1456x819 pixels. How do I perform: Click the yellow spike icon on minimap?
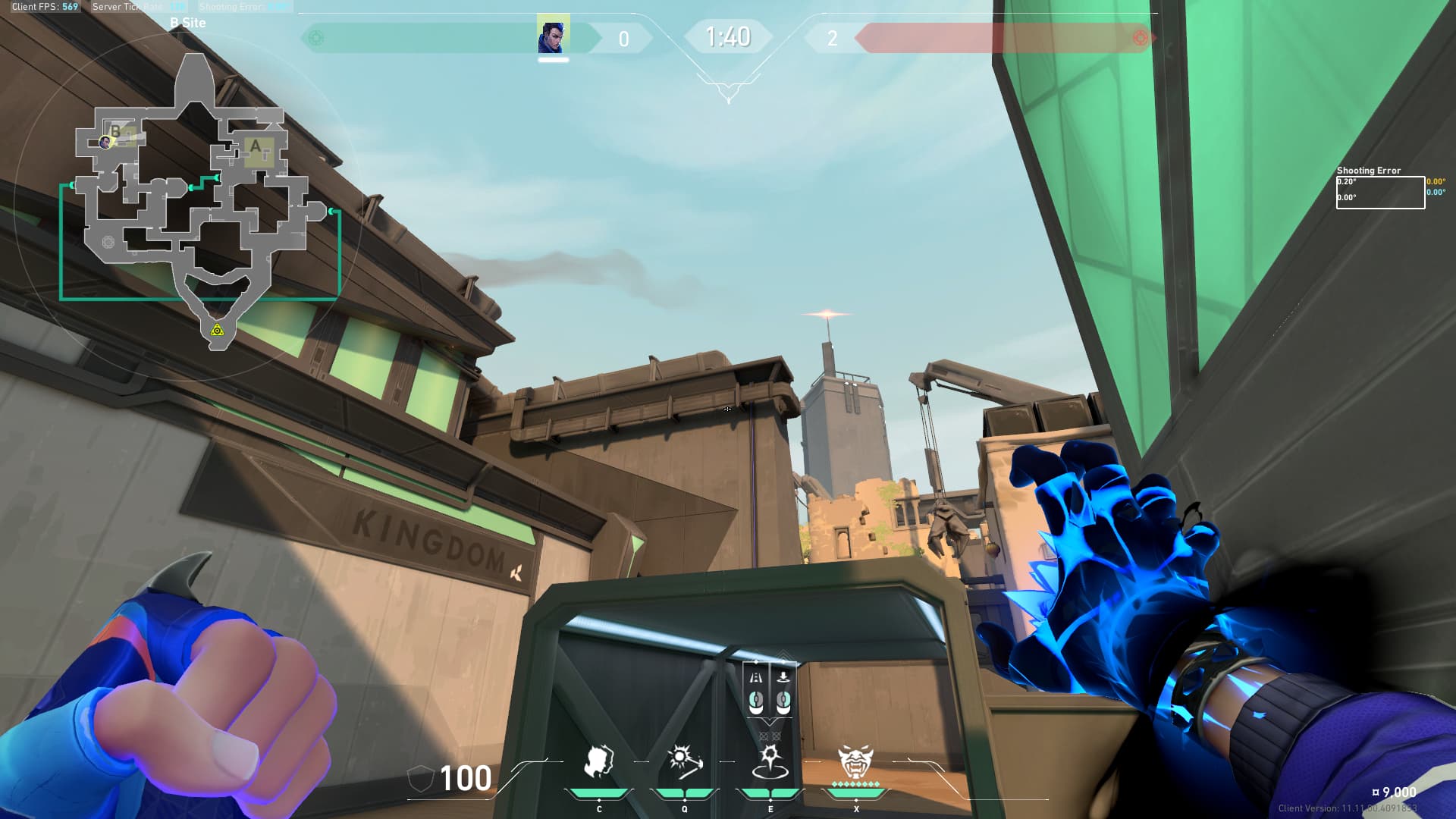point(218,330)
